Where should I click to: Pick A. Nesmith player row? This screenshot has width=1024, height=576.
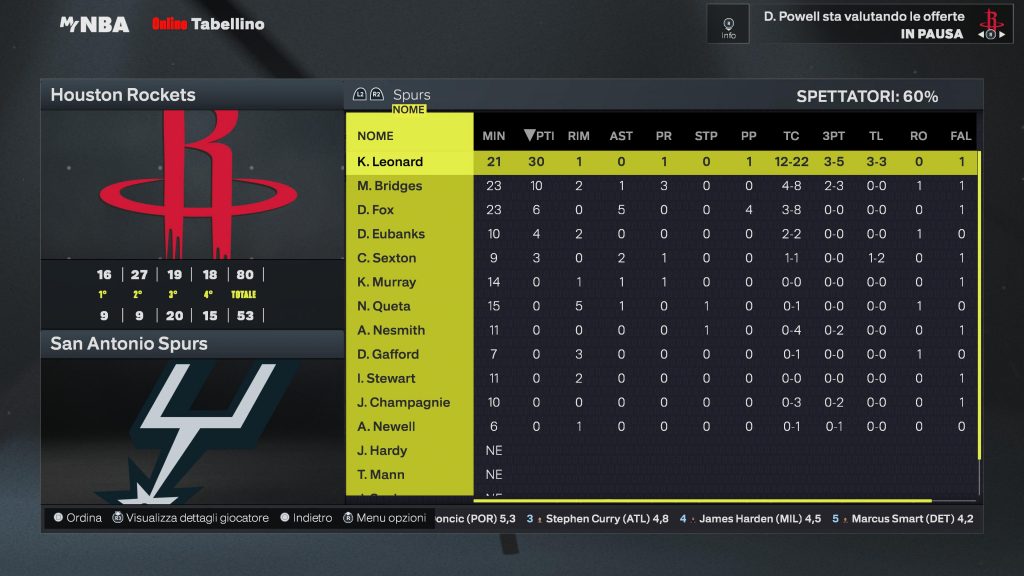pyautogui.click(x=391, y=330)
